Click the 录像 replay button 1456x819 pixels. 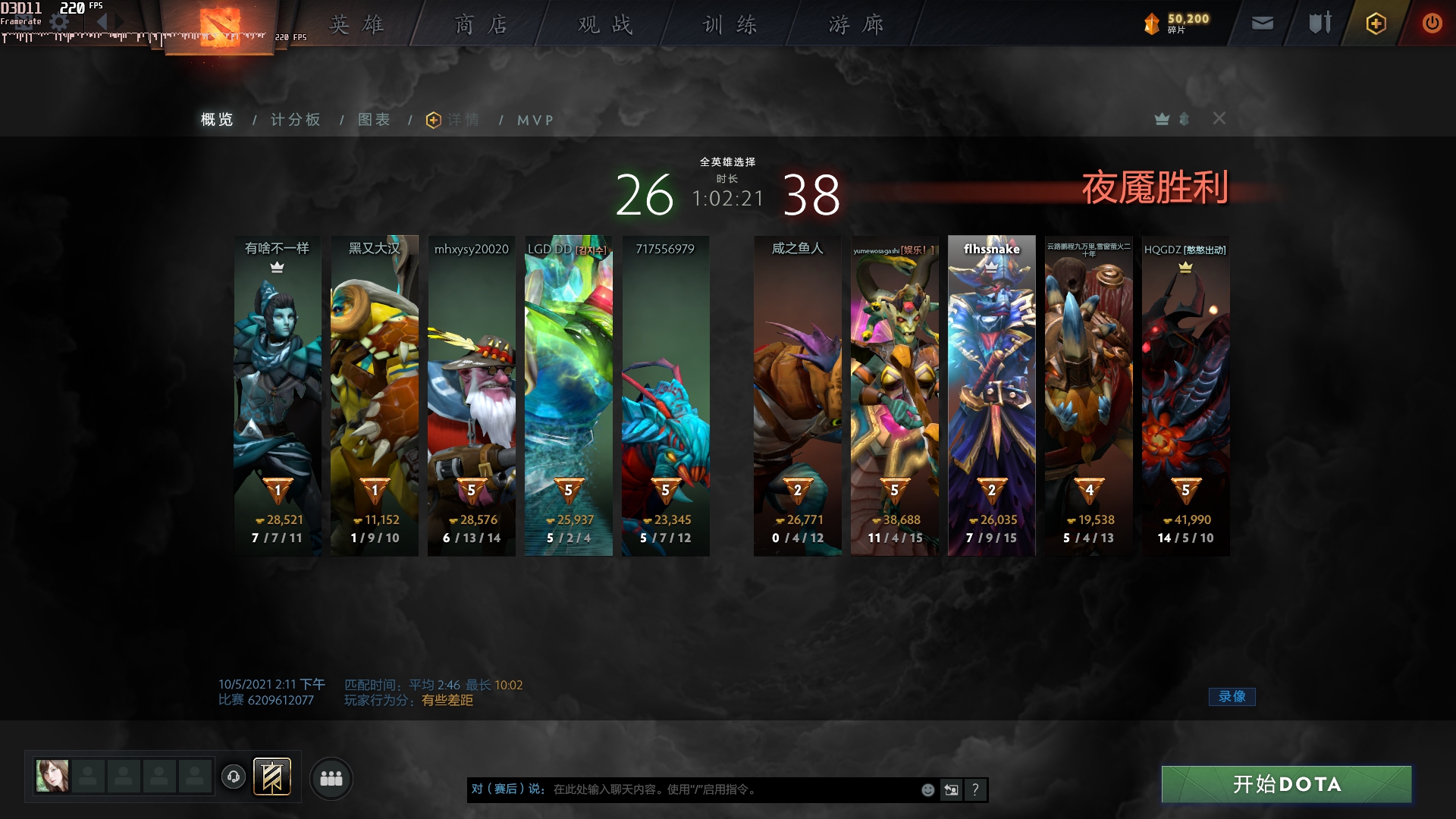(1232, 696)
